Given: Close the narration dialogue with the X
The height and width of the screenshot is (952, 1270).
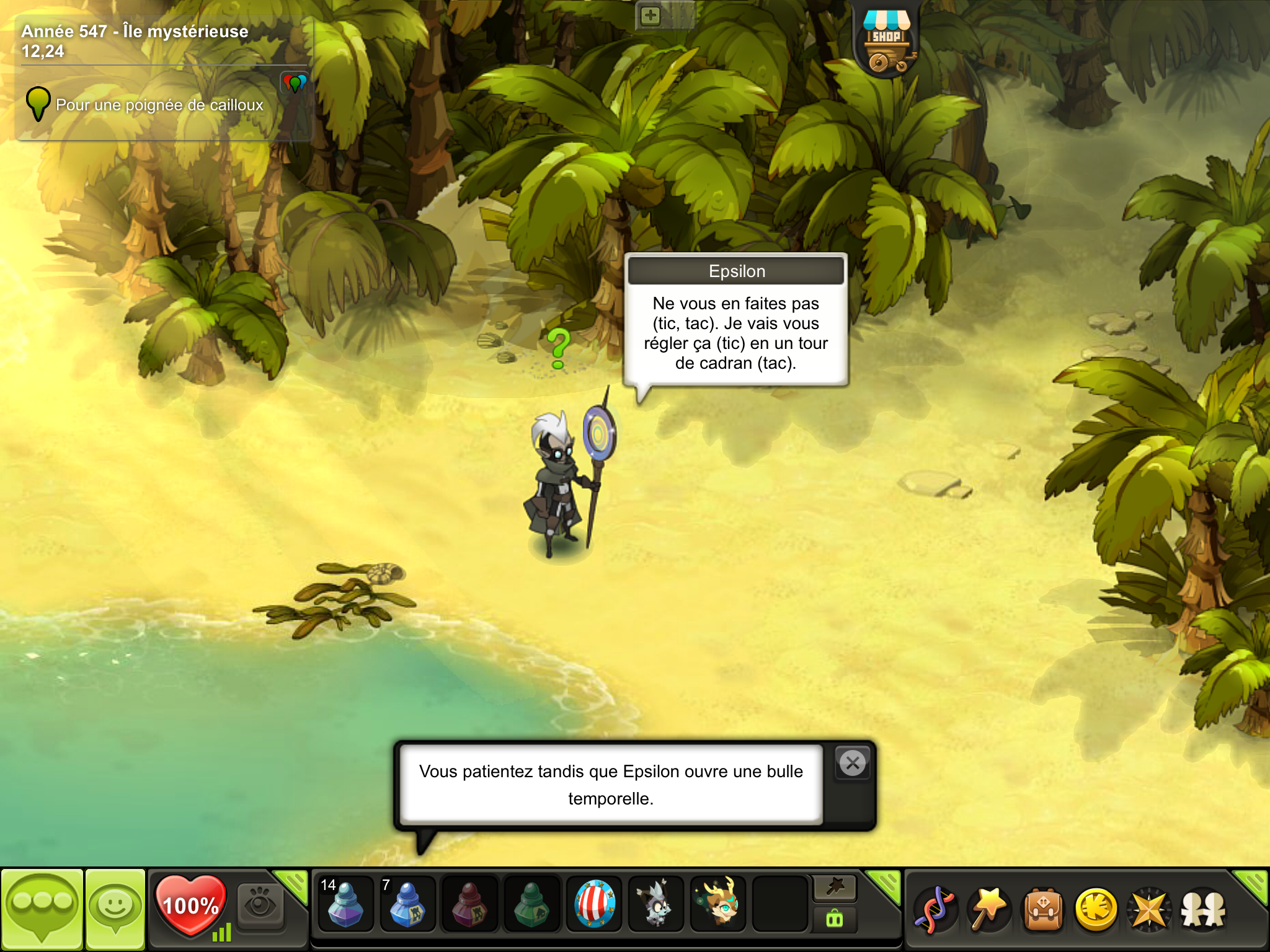Looking at the screenshot, I should click(853, 763).
